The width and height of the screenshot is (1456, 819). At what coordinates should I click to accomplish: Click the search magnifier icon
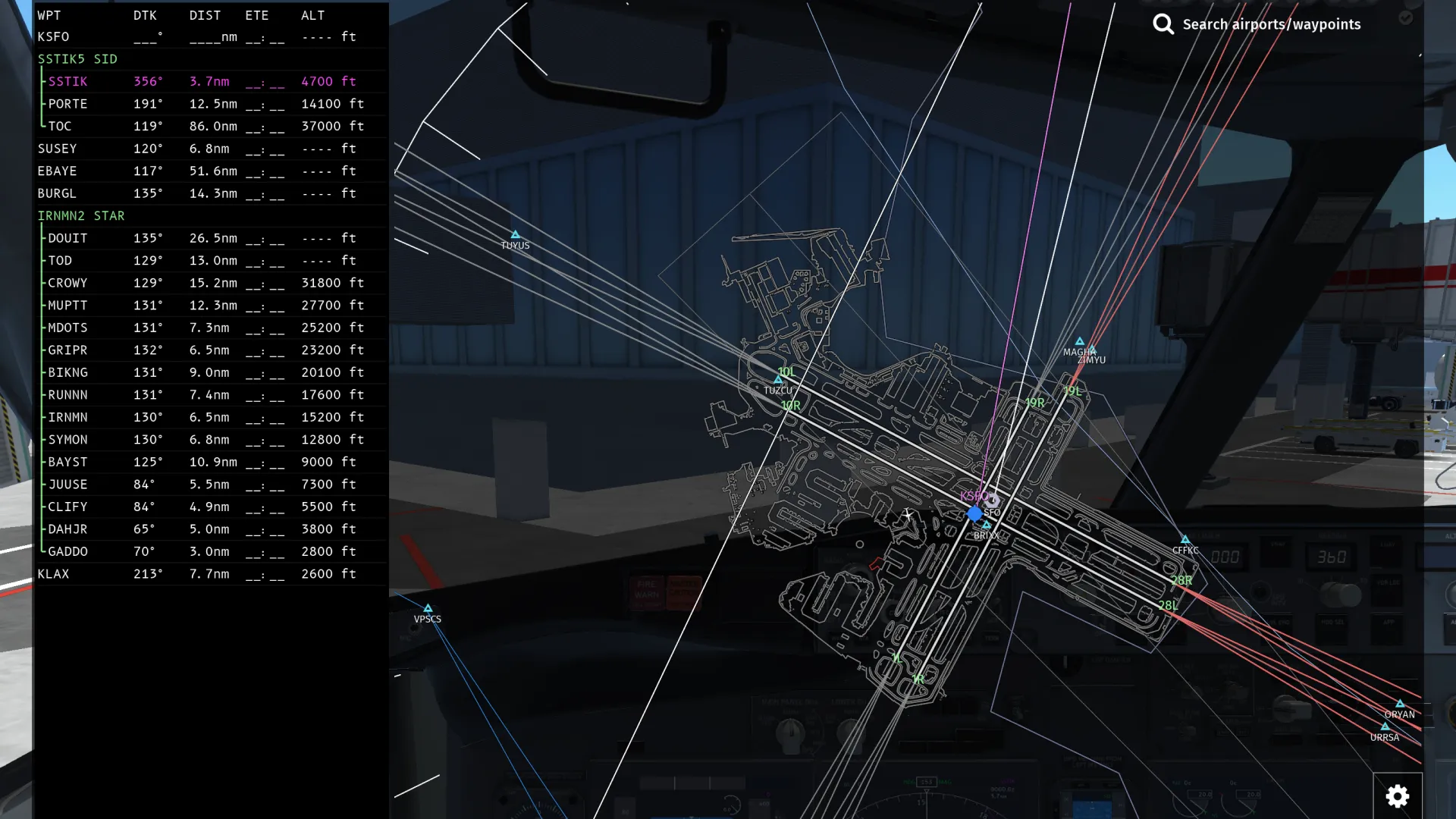(1163, 24)
